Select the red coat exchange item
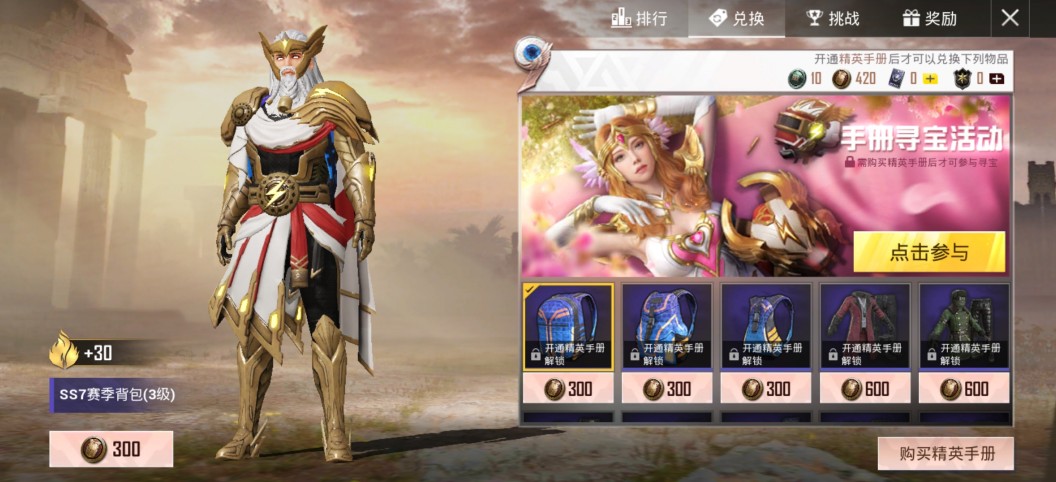This screenshot has height=482, width=1056. 865,327
